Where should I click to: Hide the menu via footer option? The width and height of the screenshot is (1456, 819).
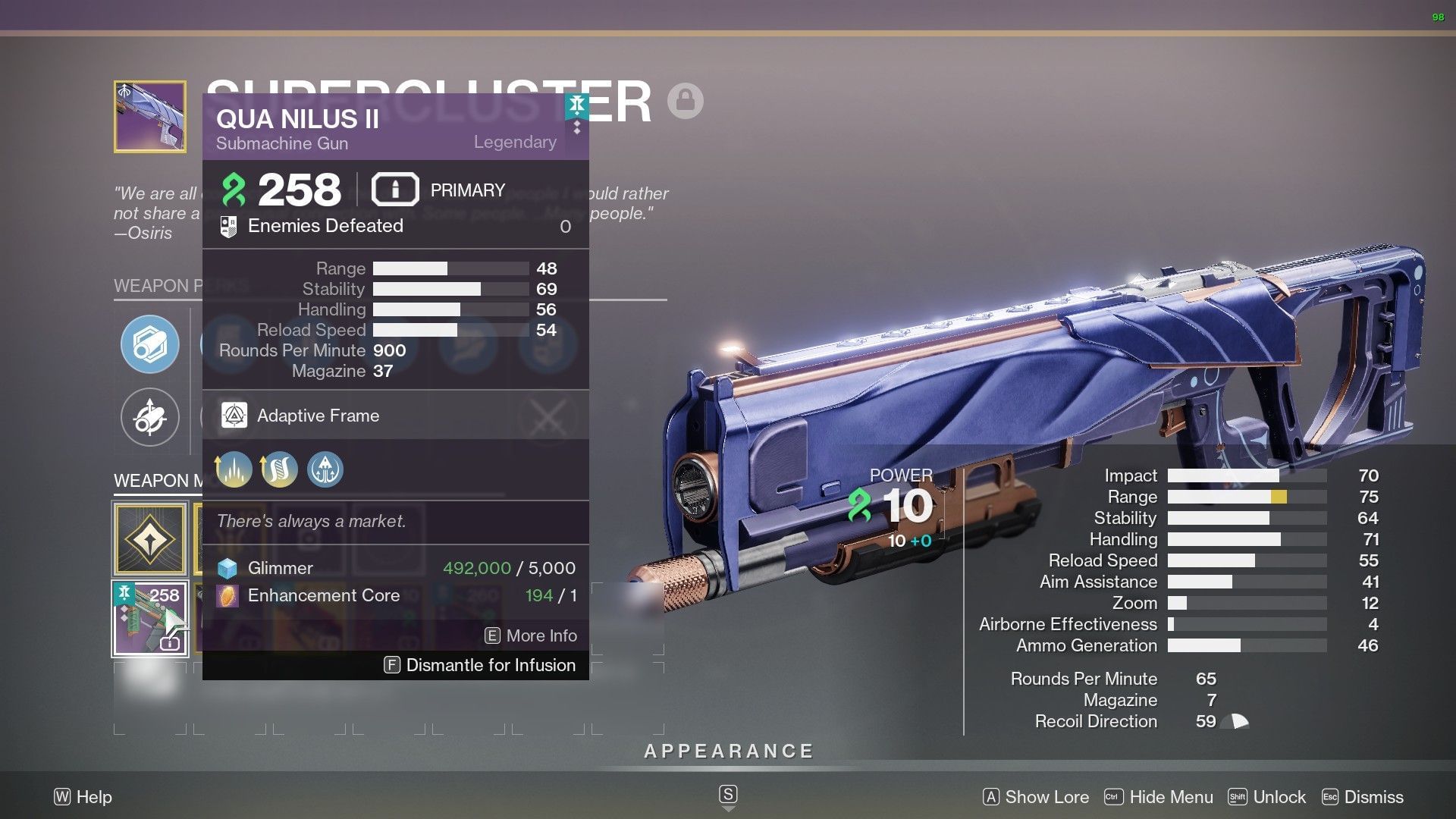[x=1159, y=797]
